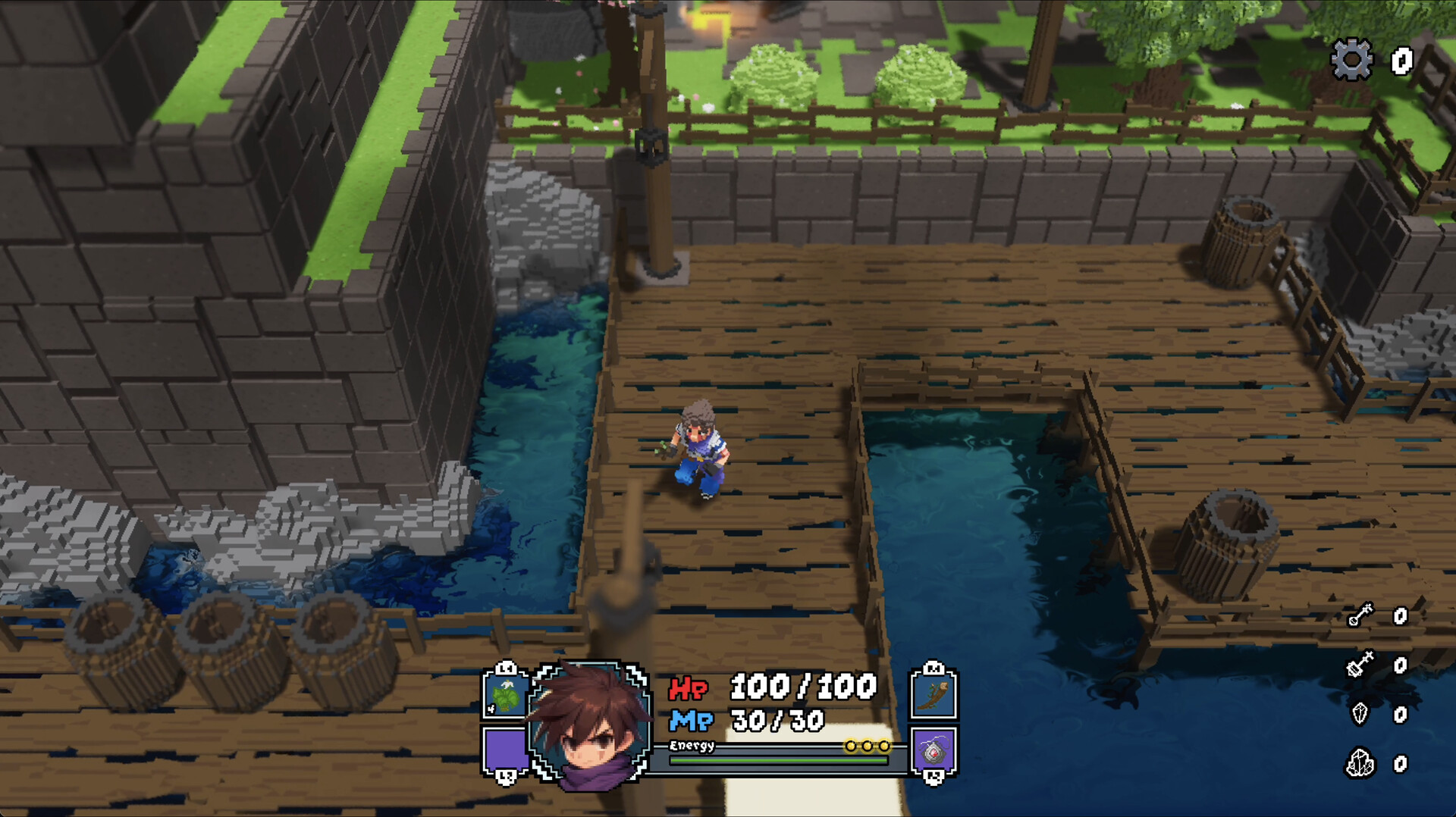Click the MP 30/30 readout
Image resolution: width=1456 pixels, height=817 pixels.
[x=777, y=720]
